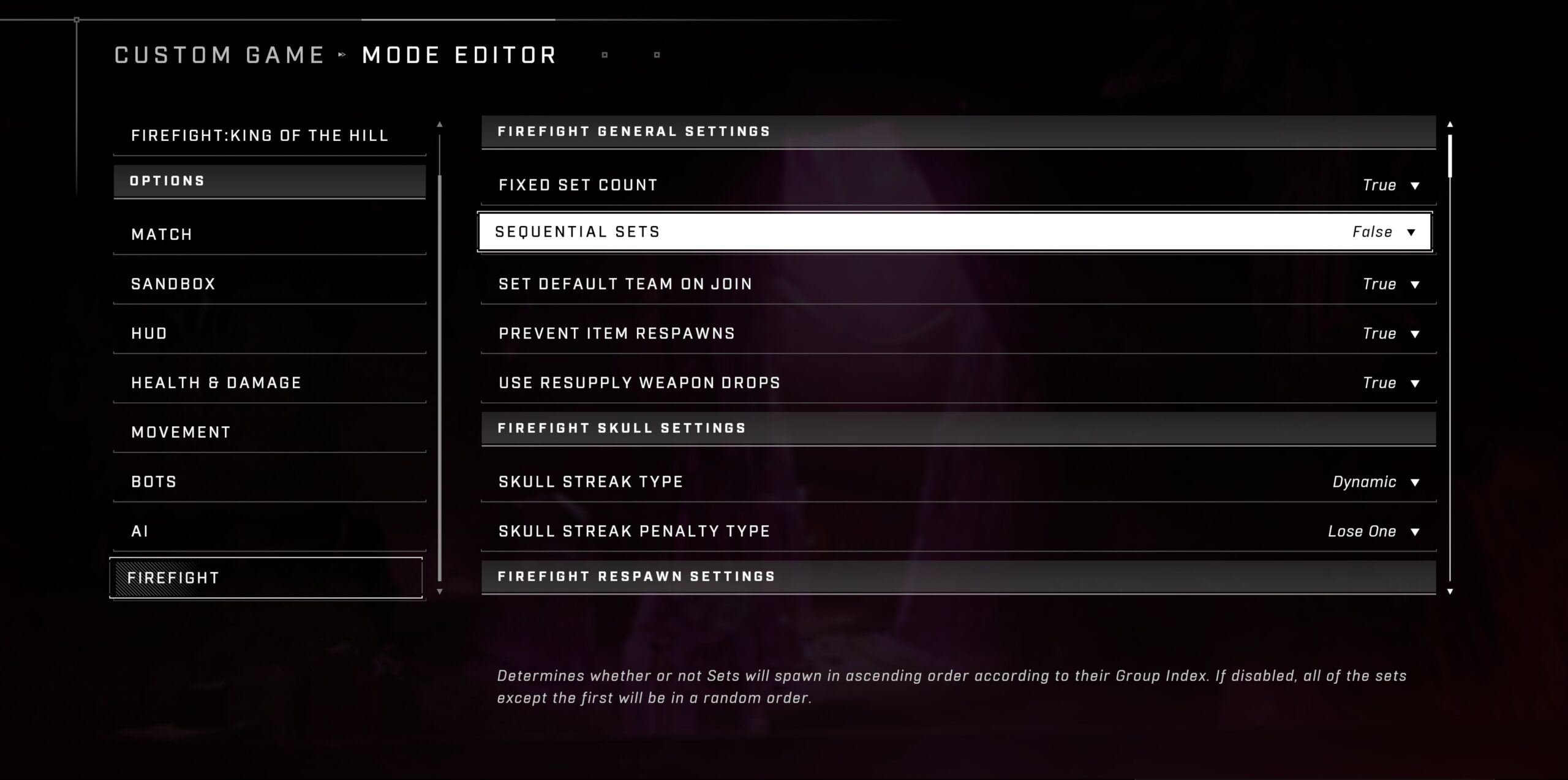Open the Match options category
This screenshot has width=1568, height=780.
coord(269,234)
